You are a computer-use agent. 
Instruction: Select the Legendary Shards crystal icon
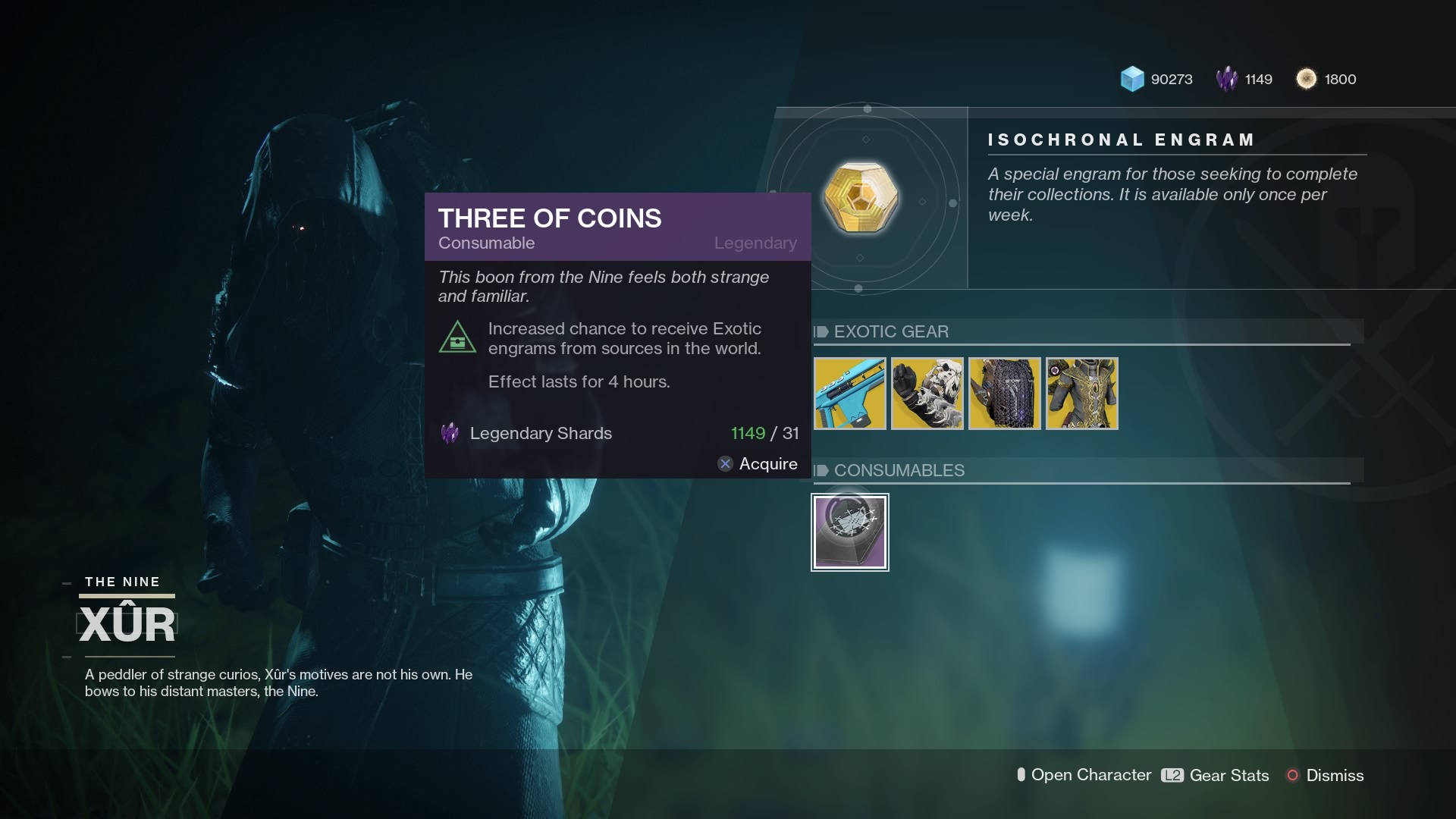coord(1227,78)
